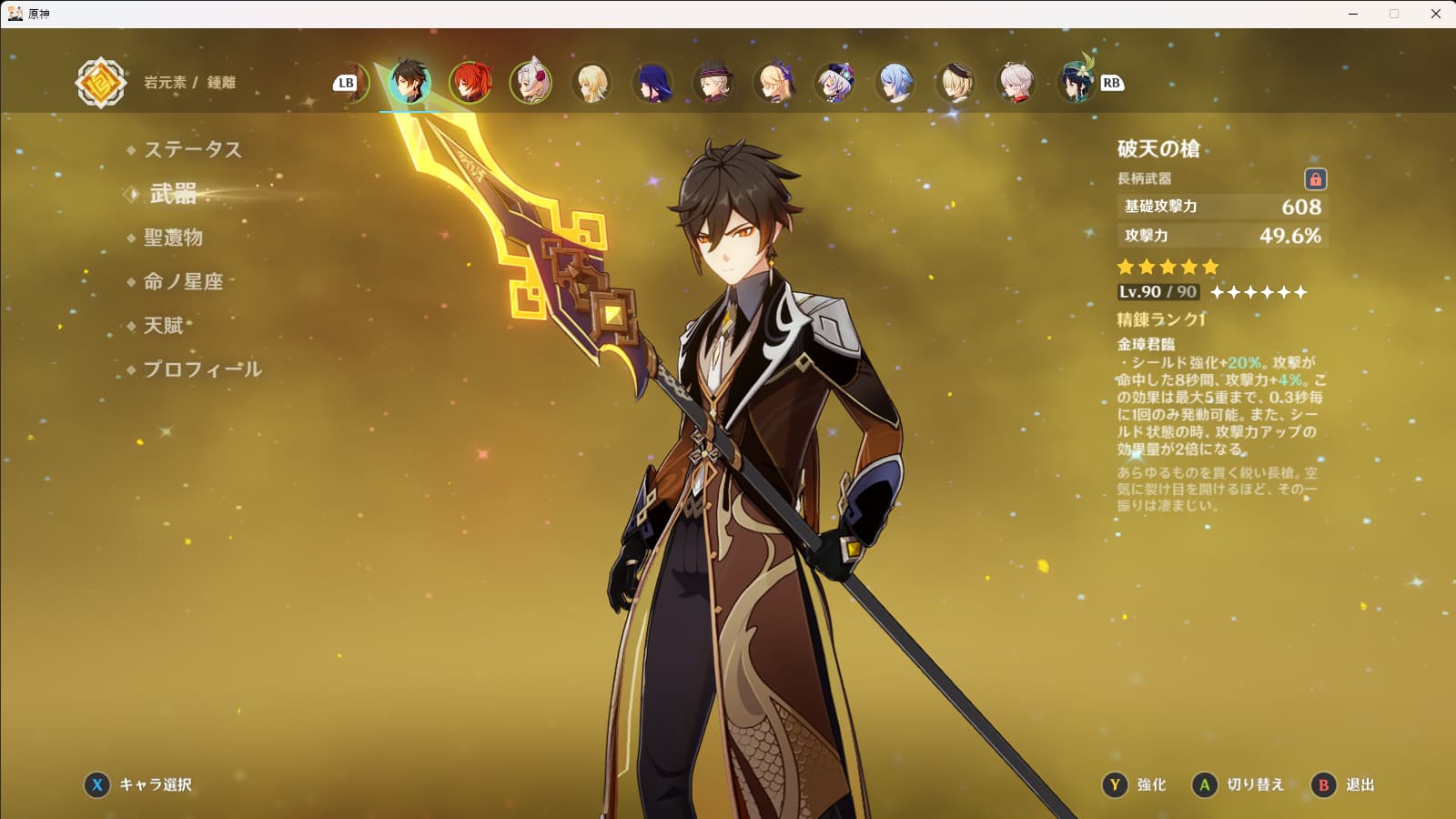Viewport: 1456px width, 819px height.
Task: Select Noelle's portrait with the rose
Action: [x=531, y=83]
